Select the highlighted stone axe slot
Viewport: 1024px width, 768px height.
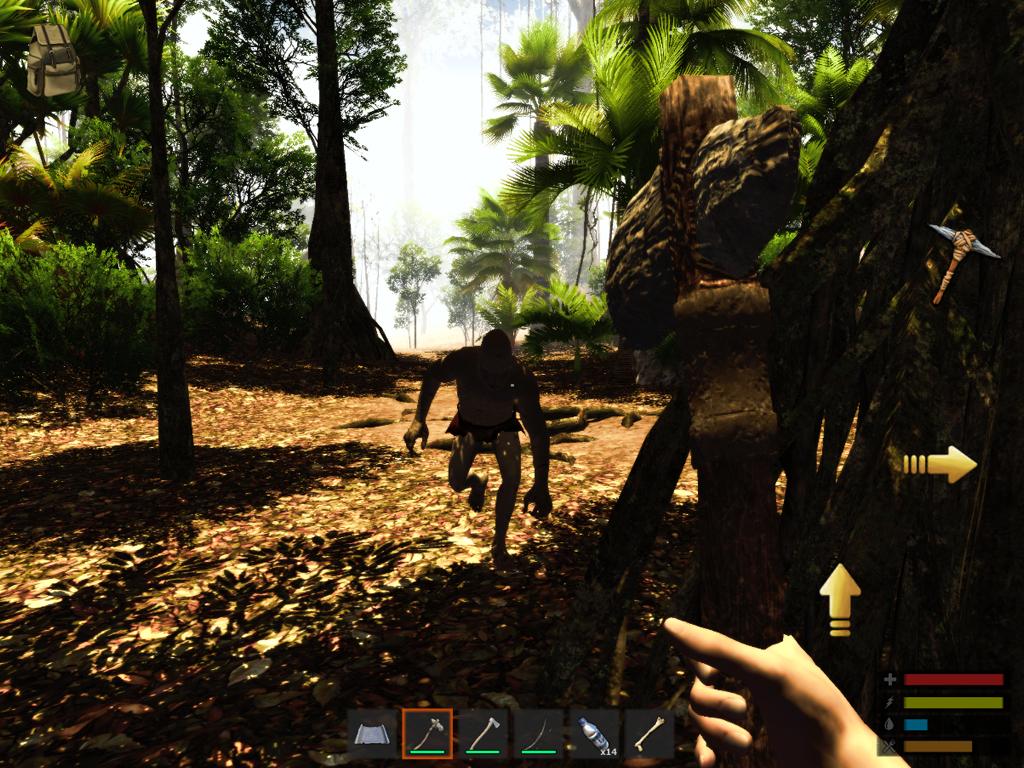[427, 735]
